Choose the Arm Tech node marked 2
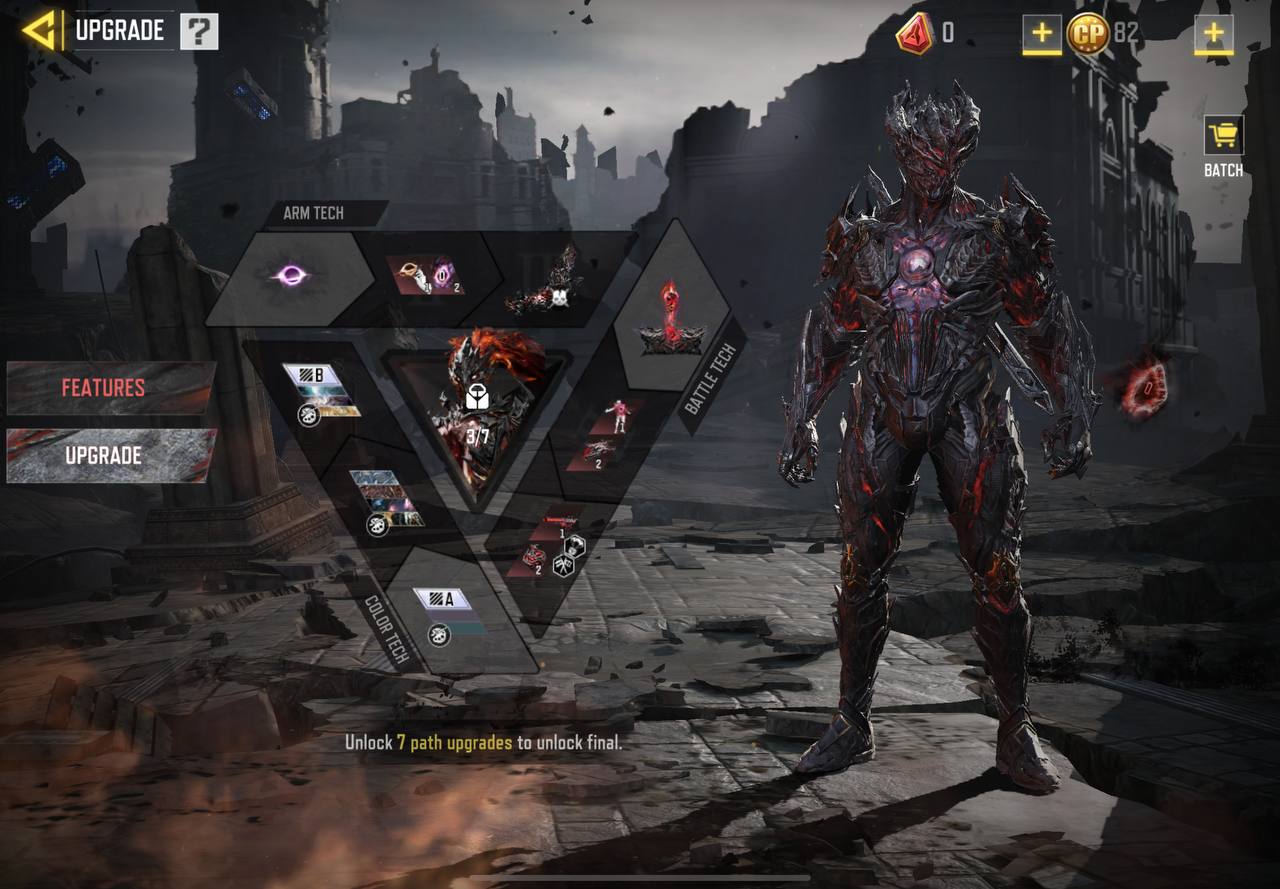Image resolution: width=1280 pixels, height=889 pixels. point(427,276)
